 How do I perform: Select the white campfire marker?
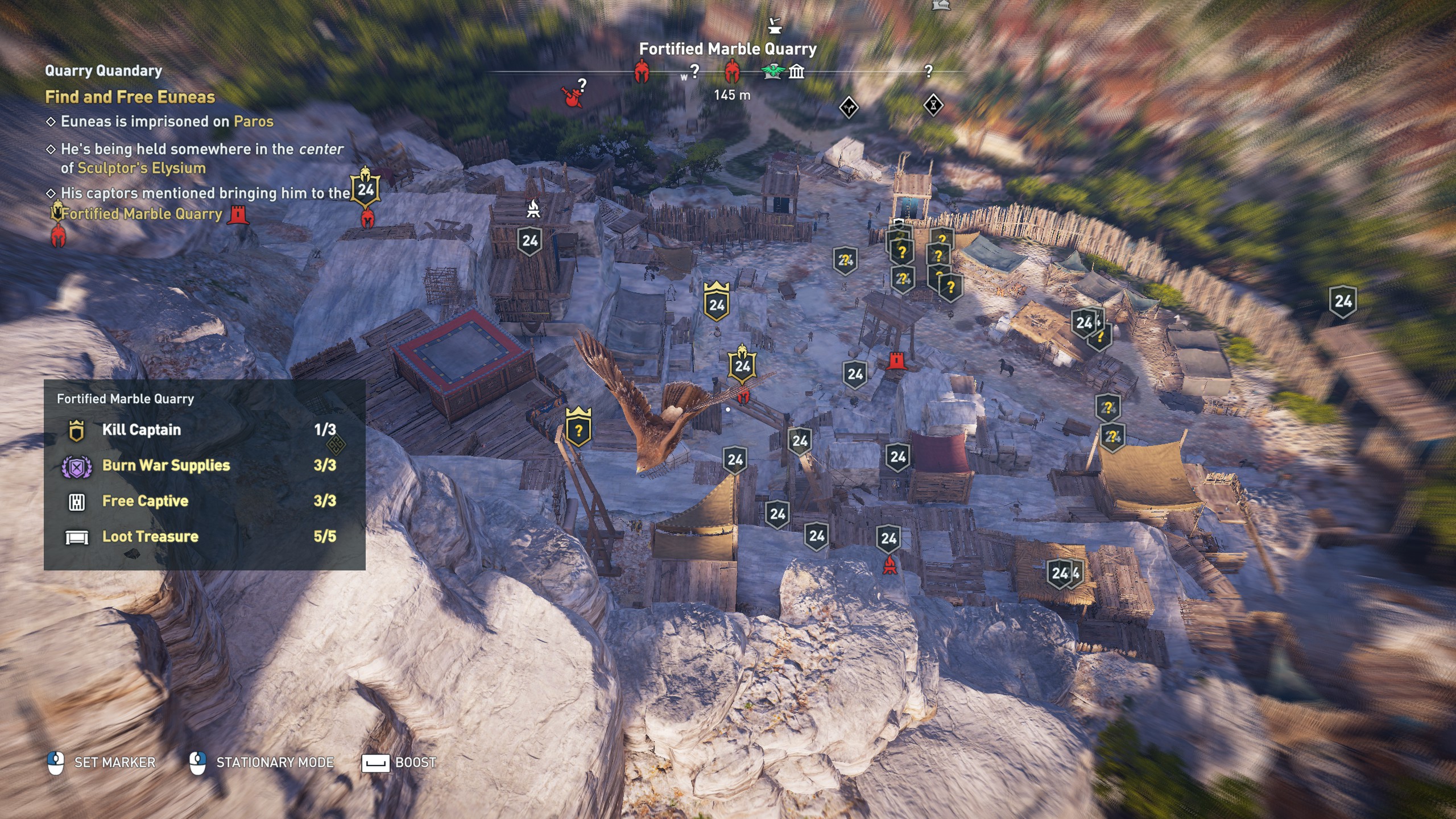click(x=533, y=209)
